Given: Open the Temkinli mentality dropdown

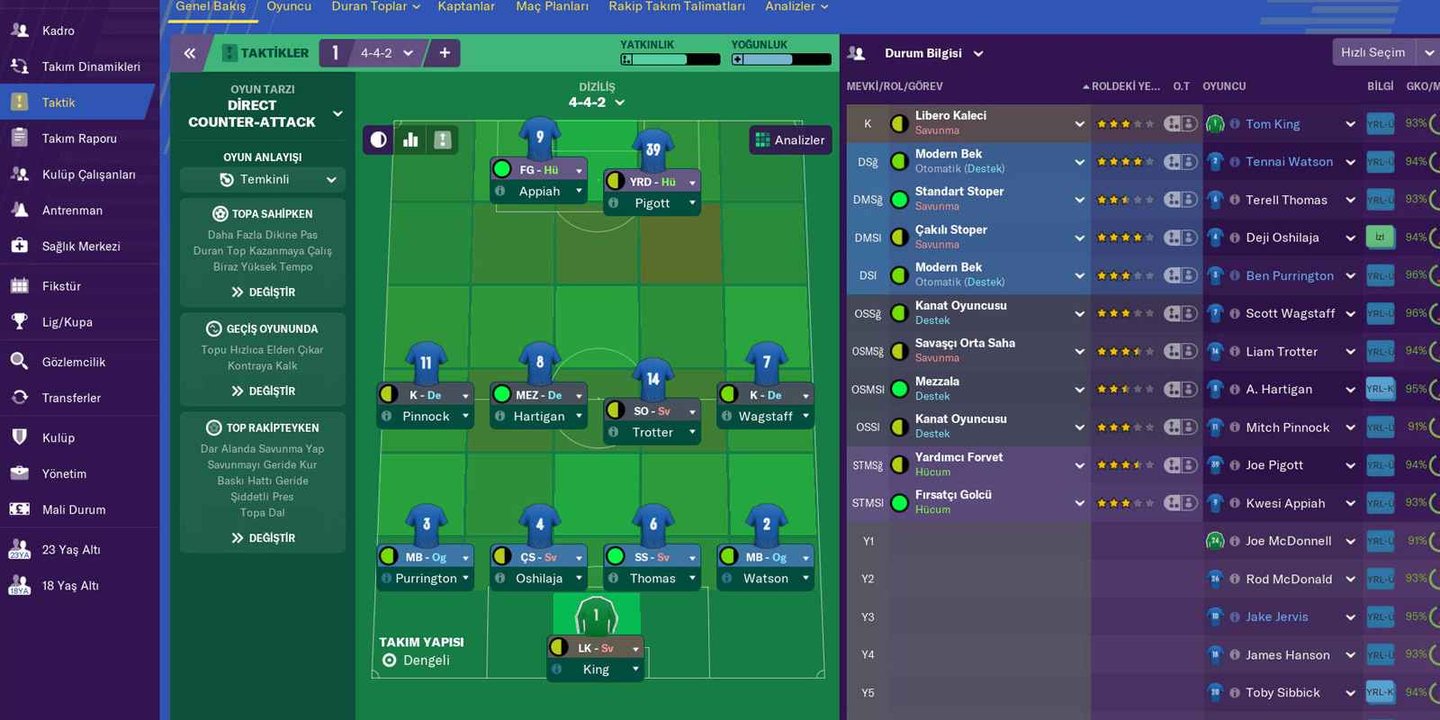Looking at the screenshot, I should pos(262,178).
